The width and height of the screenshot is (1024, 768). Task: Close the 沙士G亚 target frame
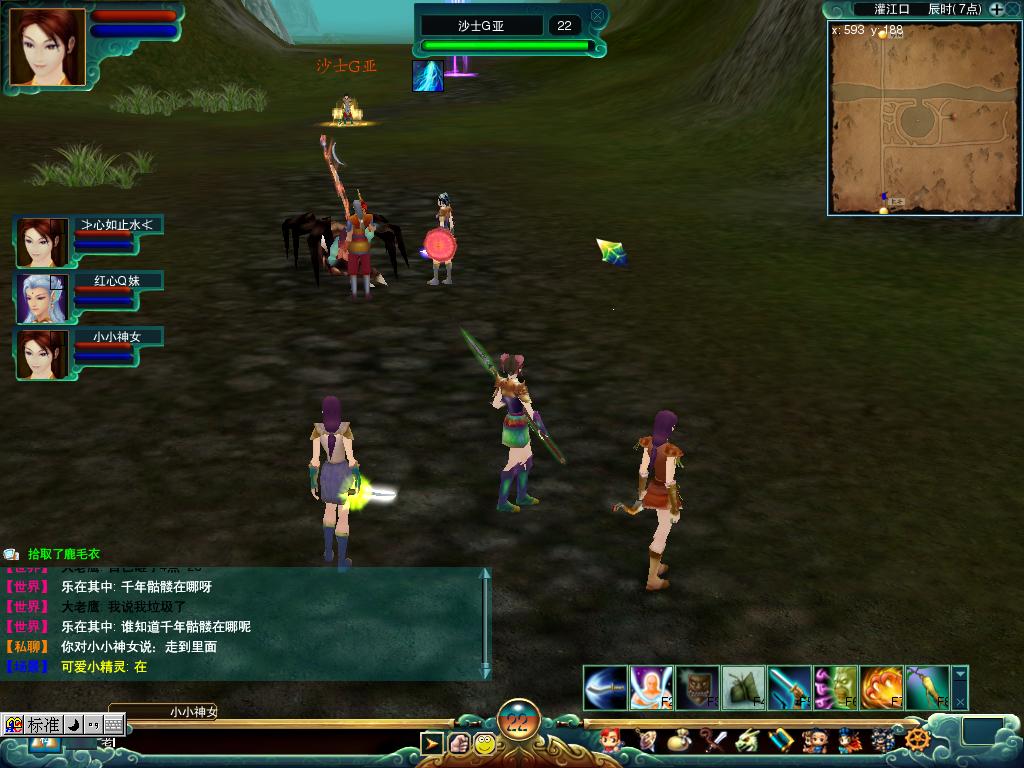[x=597, y=16]
